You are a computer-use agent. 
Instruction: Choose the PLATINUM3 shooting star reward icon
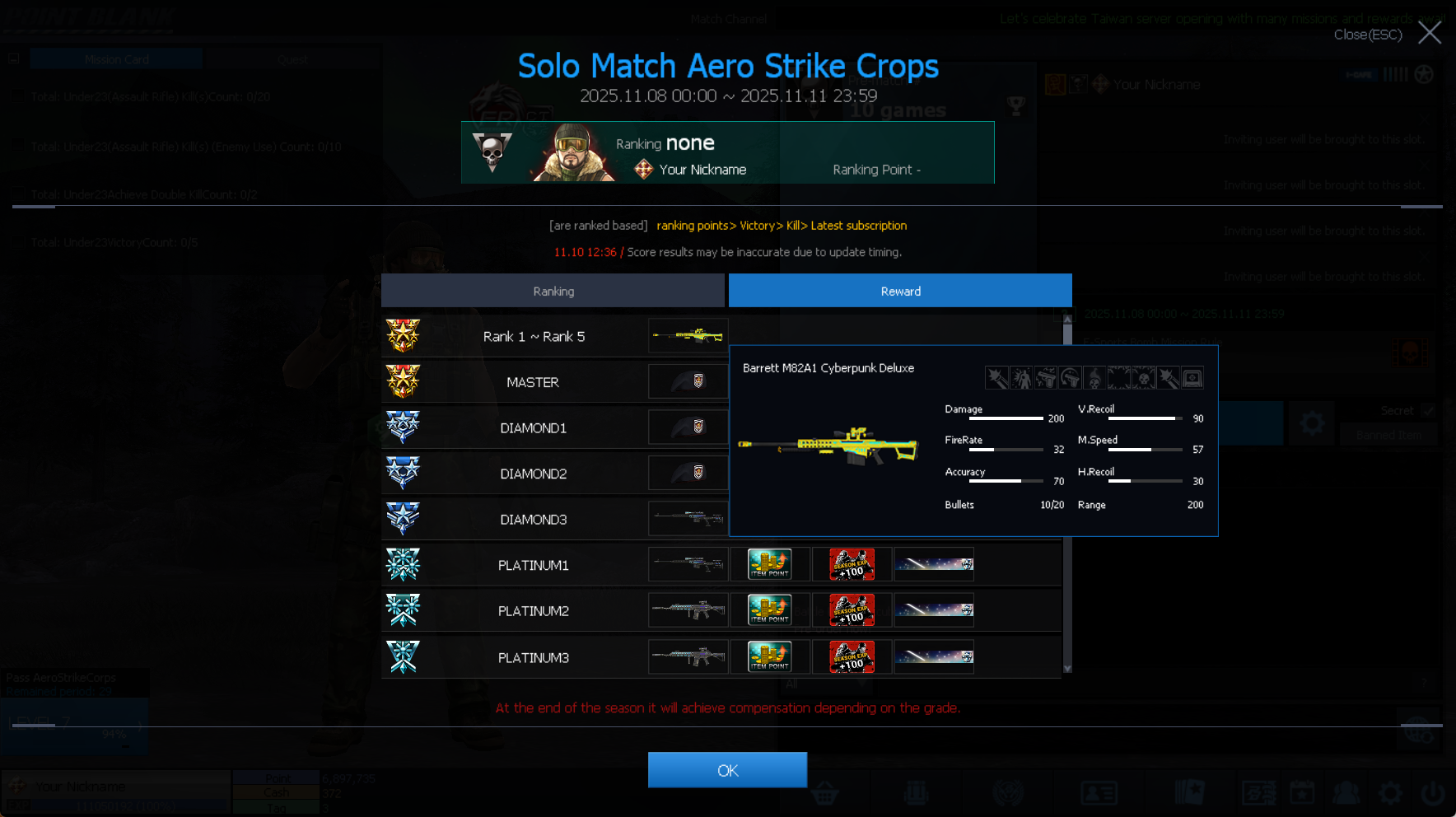click(934, 657)
